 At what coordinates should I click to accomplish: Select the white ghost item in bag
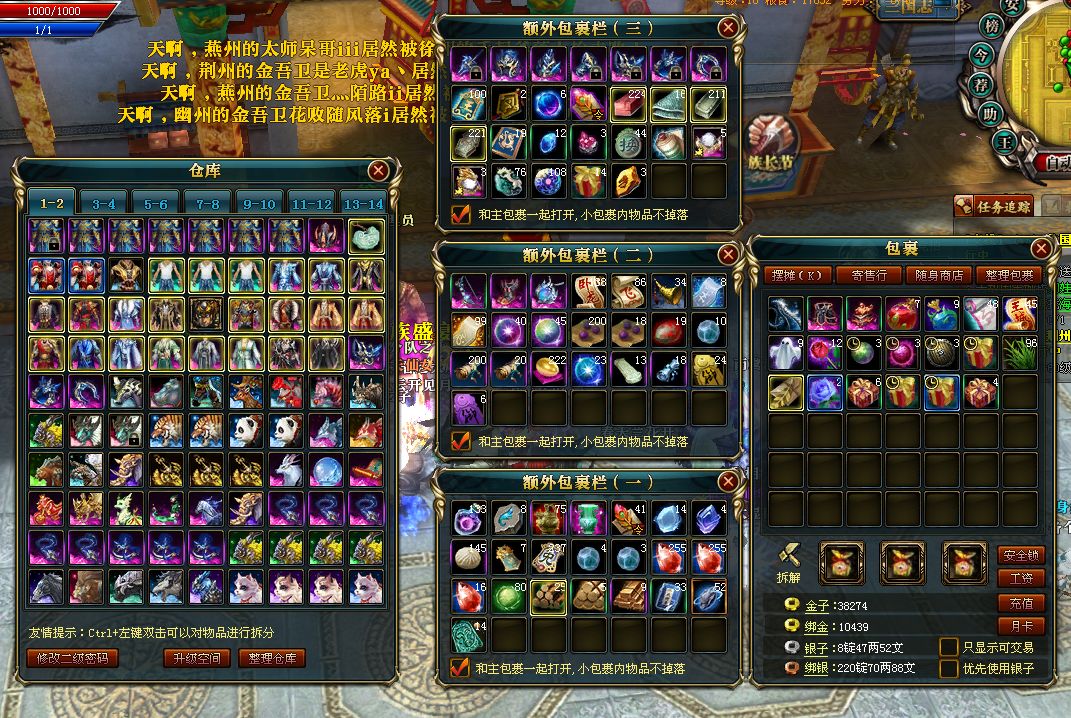[x=786, y=352]
